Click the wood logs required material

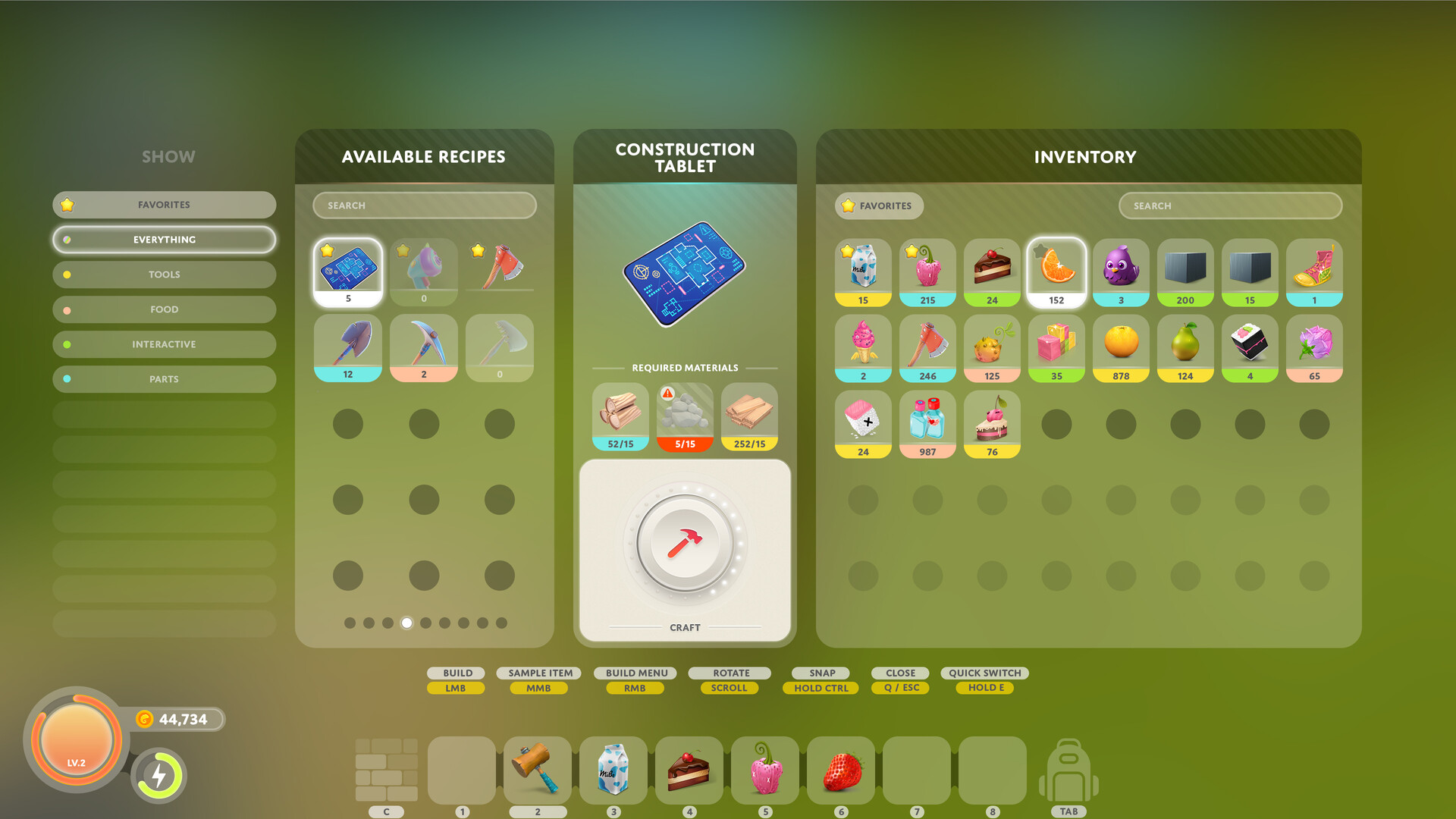coord(620,413)
